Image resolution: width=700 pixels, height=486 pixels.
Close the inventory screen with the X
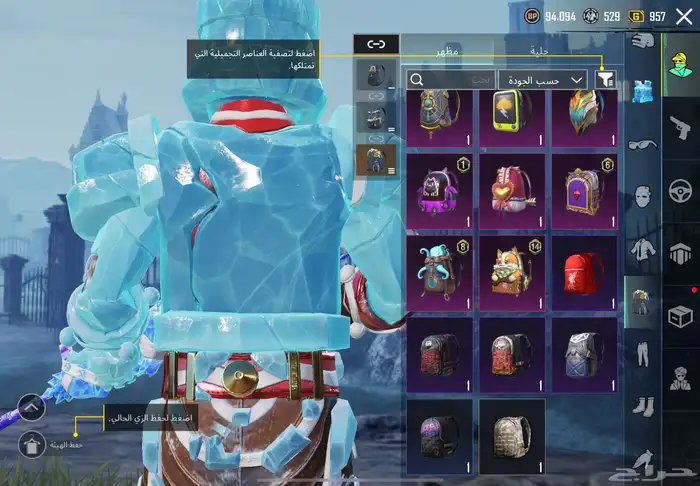[684, 16]
